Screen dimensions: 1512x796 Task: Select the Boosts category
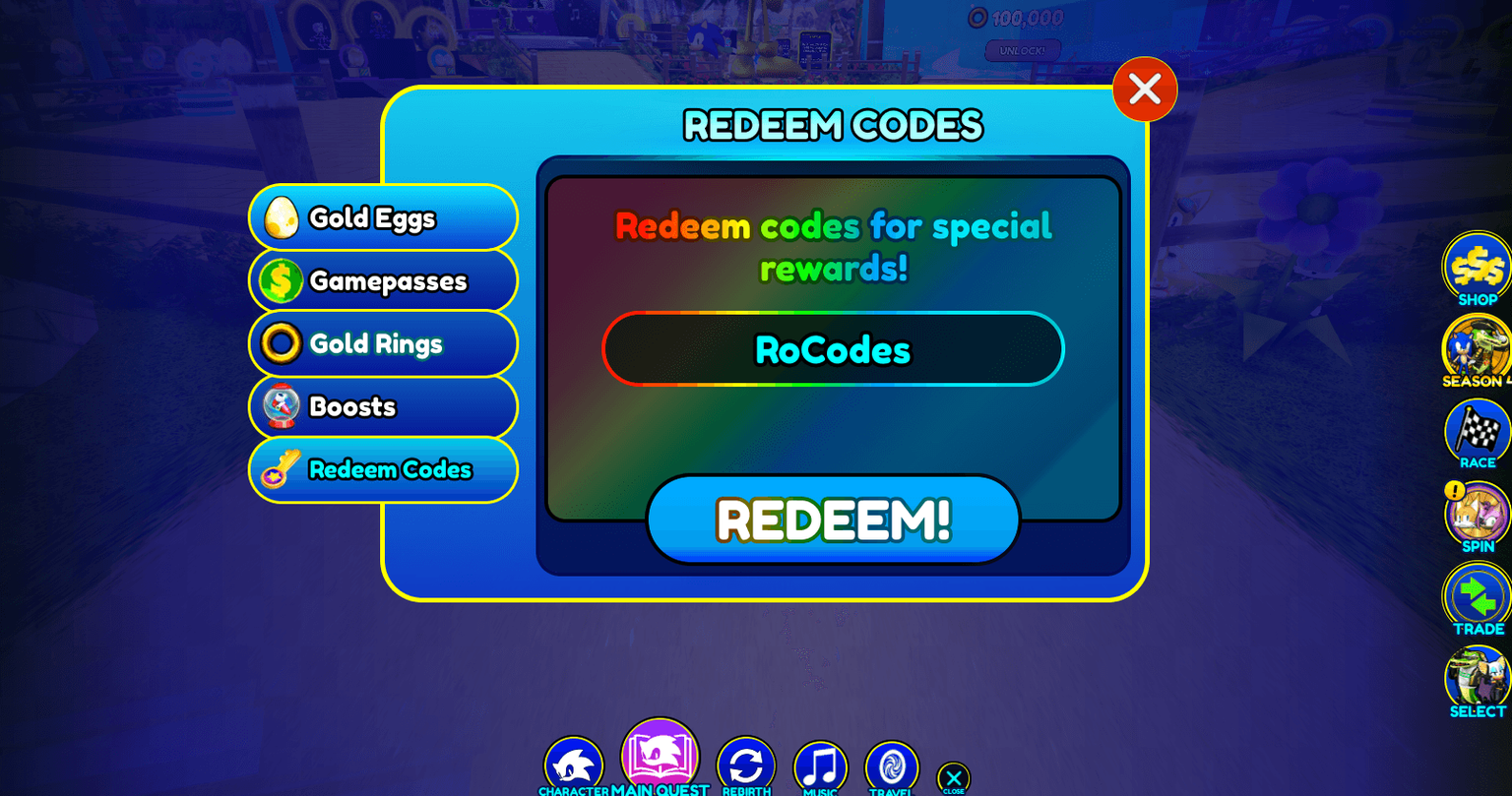point(383,406)
